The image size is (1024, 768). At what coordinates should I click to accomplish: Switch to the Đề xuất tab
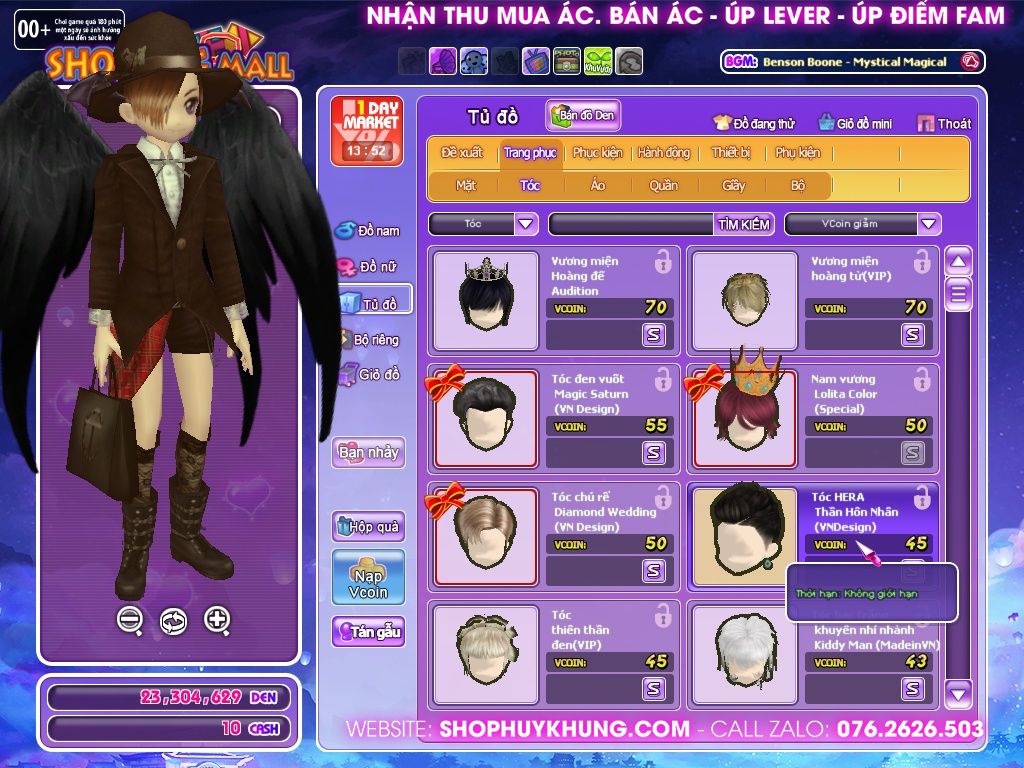coord(462,153)
